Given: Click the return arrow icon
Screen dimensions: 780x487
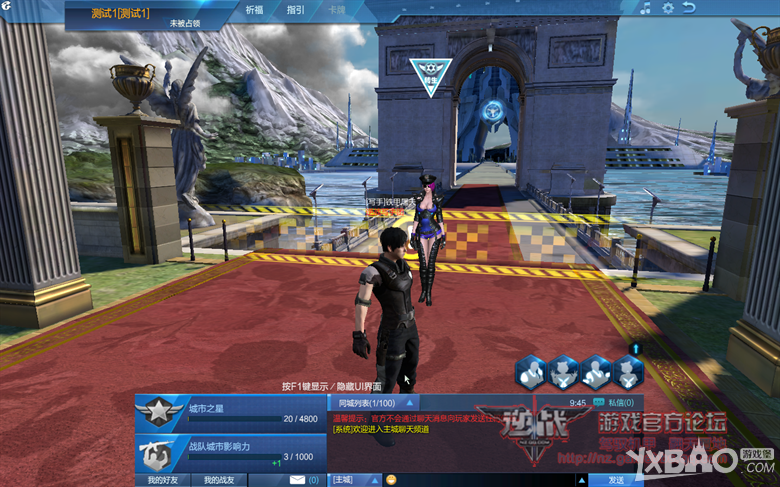Looking at the screenshot, I should [x=689, y=8].
